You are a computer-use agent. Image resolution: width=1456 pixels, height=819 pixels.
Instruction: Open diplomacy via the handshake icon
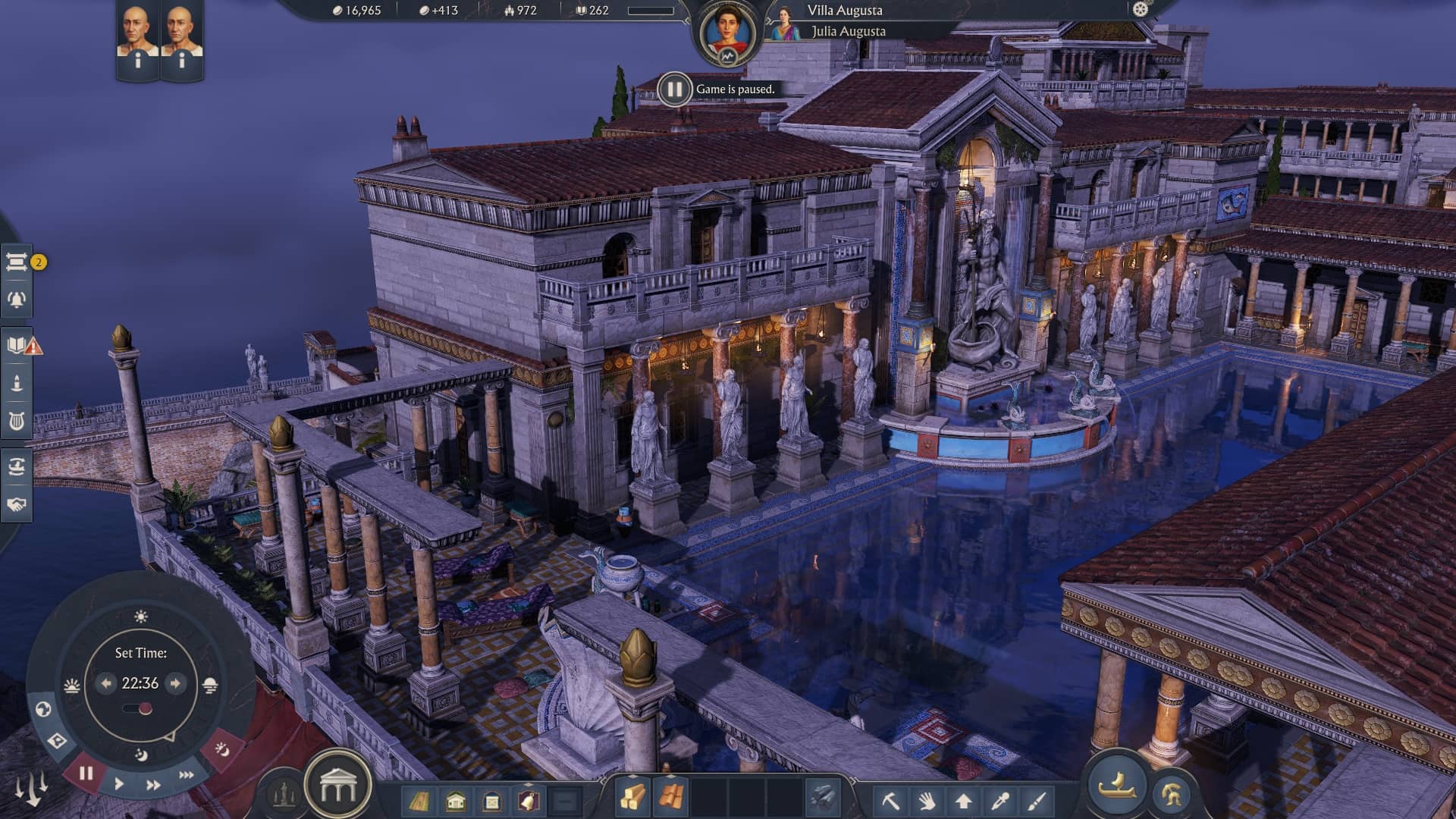pyautogui.click(x=16, y=502)
